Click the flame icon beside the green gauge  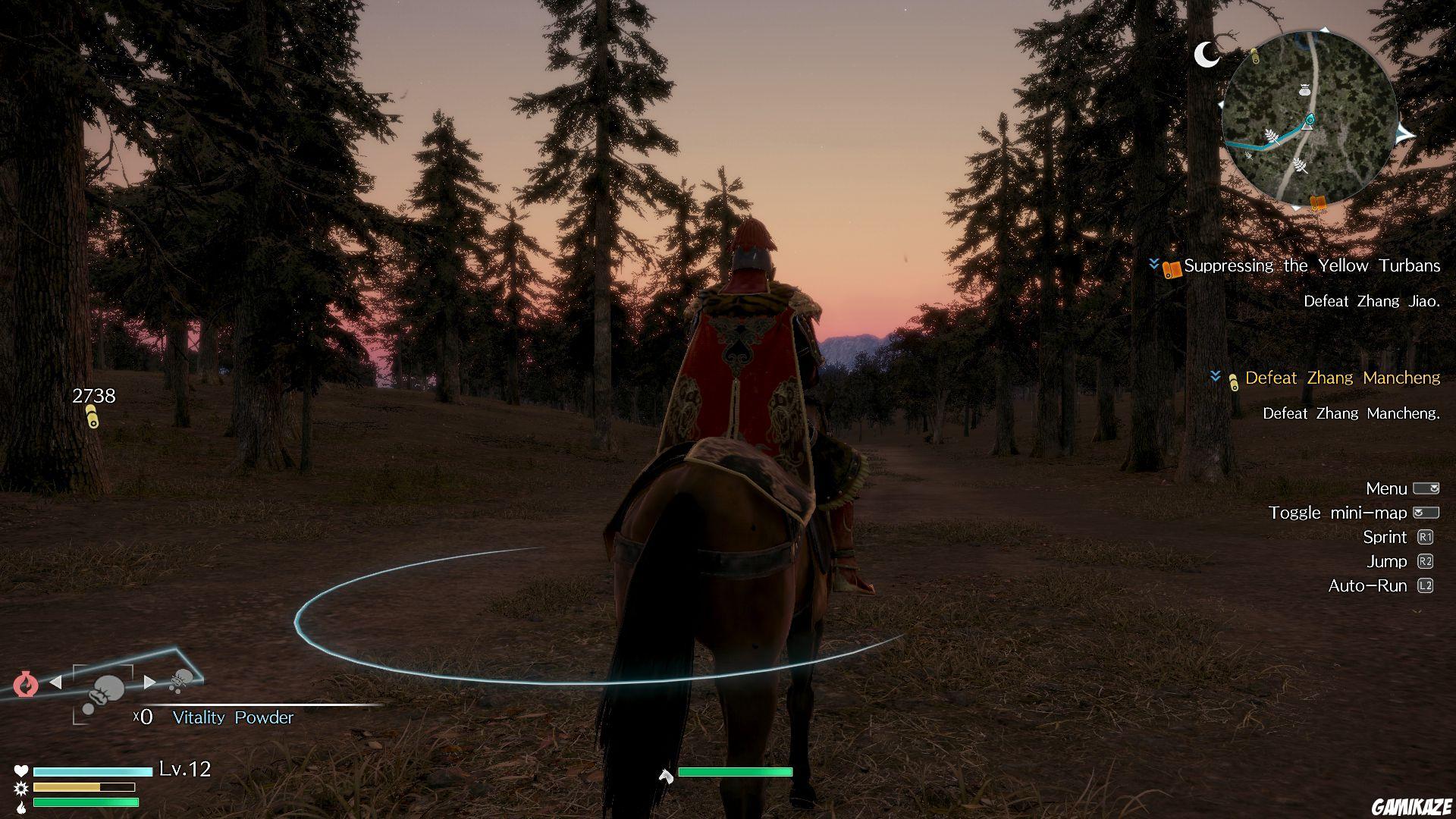click(21, 807)
